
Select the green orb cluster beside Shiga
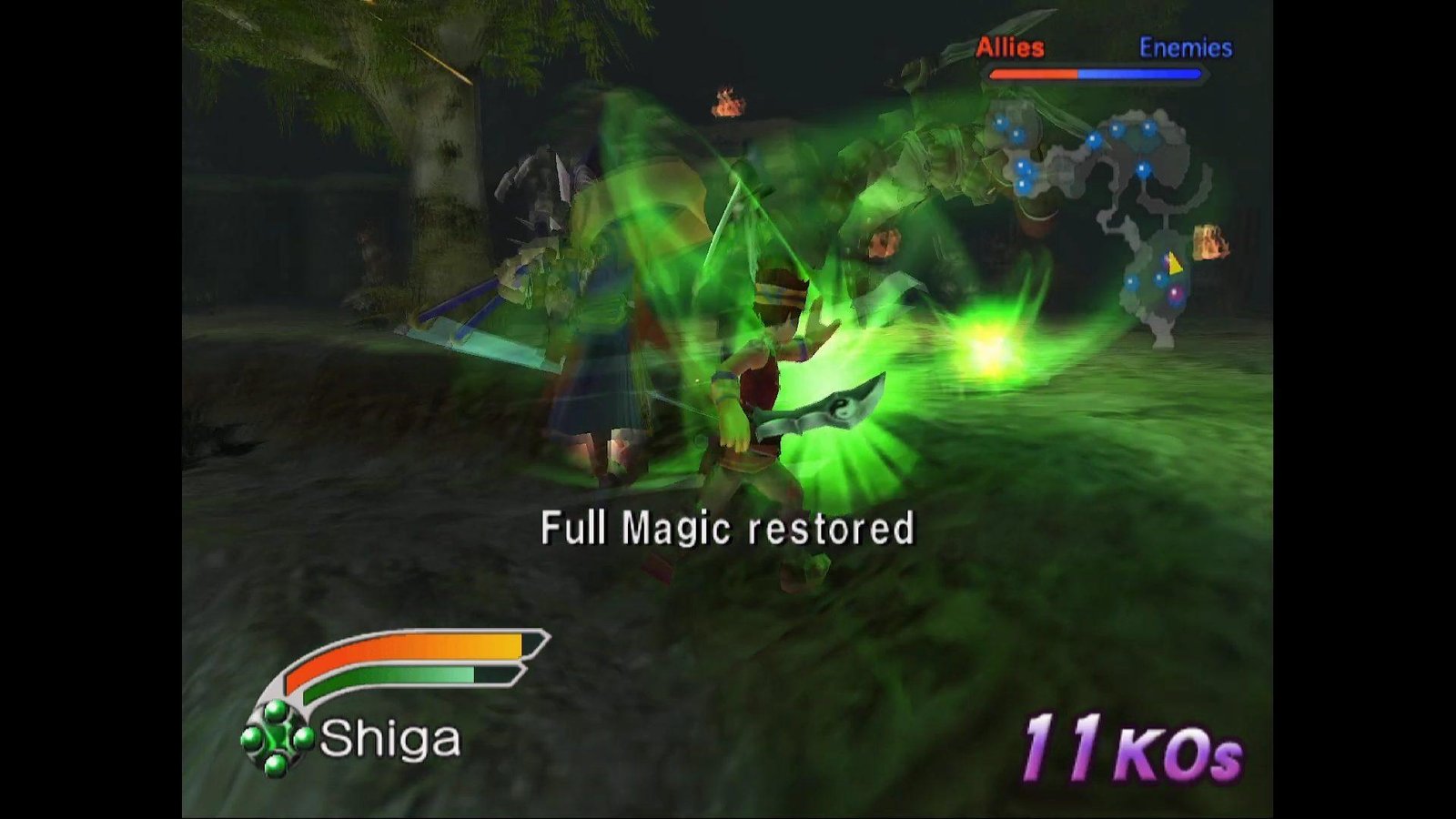click(x=278, y=738)
